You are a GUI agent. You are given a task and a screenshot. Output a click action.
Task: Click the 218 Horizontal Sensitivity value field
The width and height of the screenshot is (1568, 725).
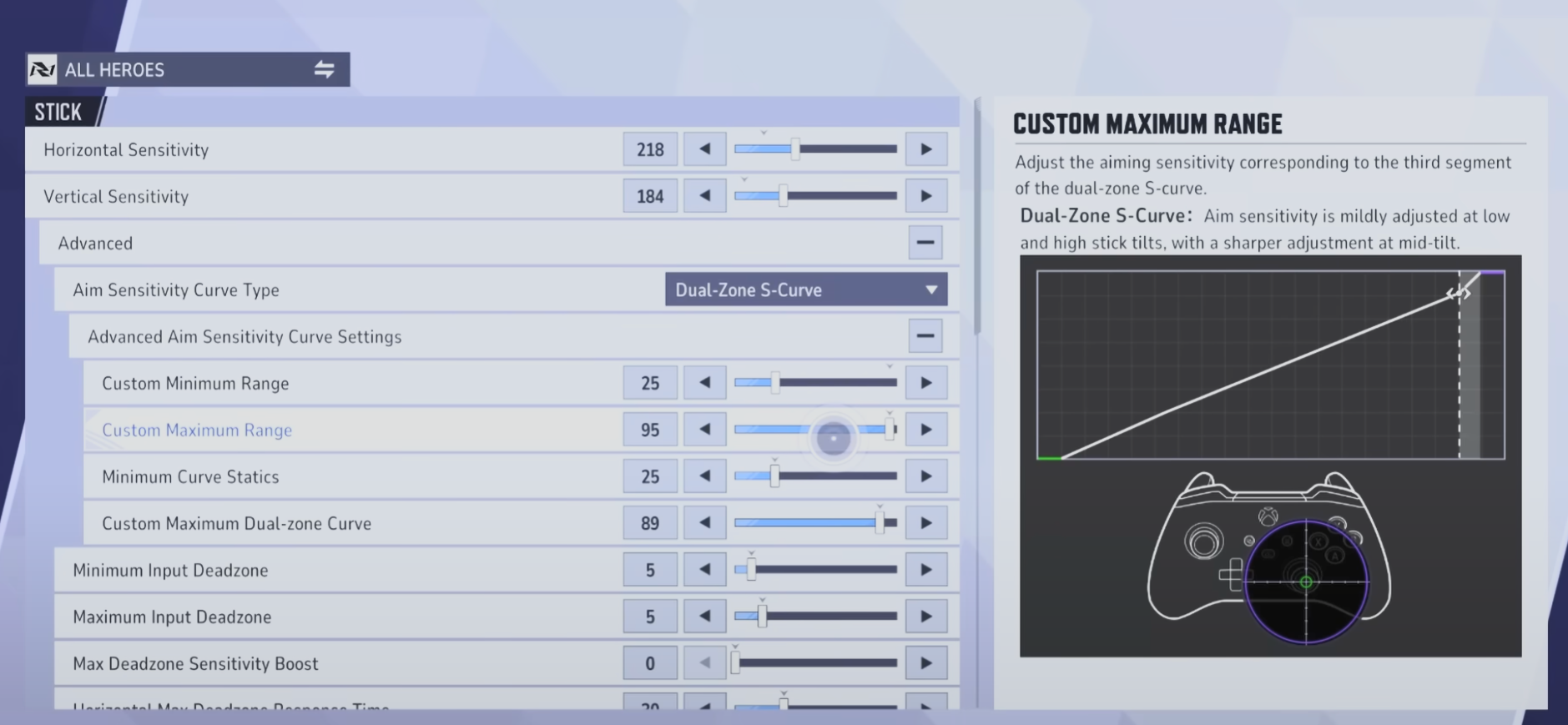[x=650, y=149]
